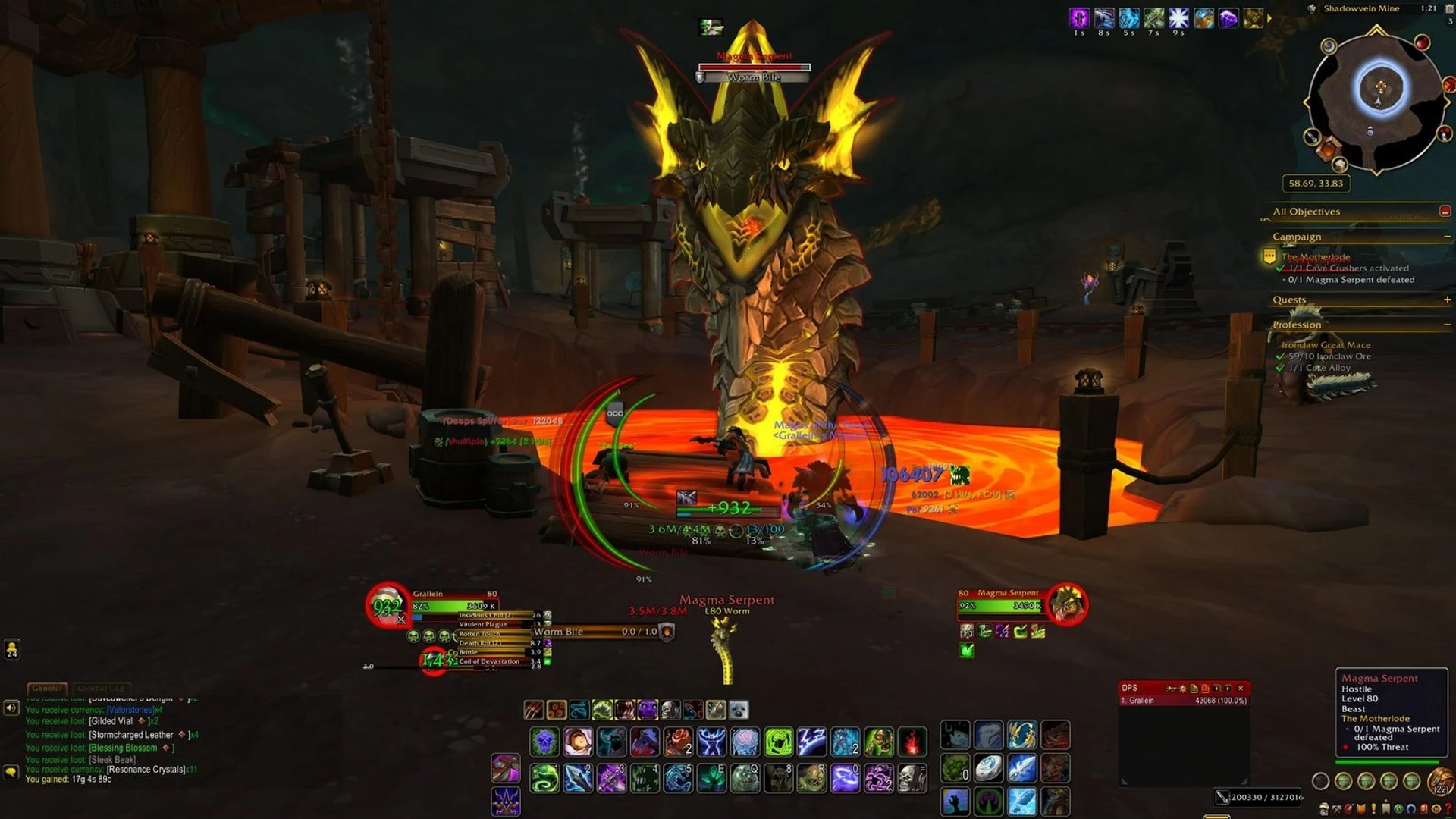Viewport: 1456px width, 819px height.
Task: Select the General chat tab
Action: click(48, 688)
